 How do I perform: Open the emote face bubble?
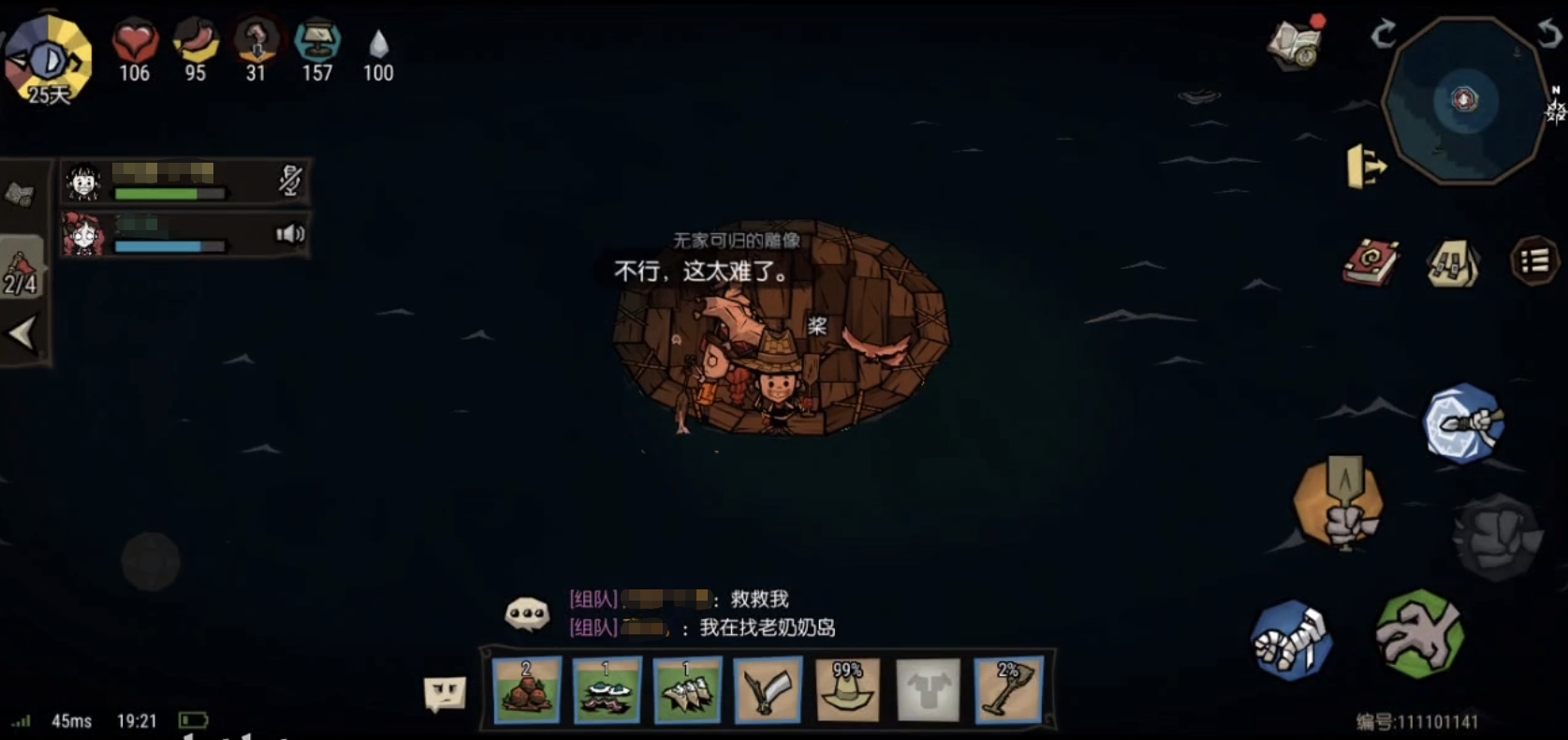click(x=445, y=693)
